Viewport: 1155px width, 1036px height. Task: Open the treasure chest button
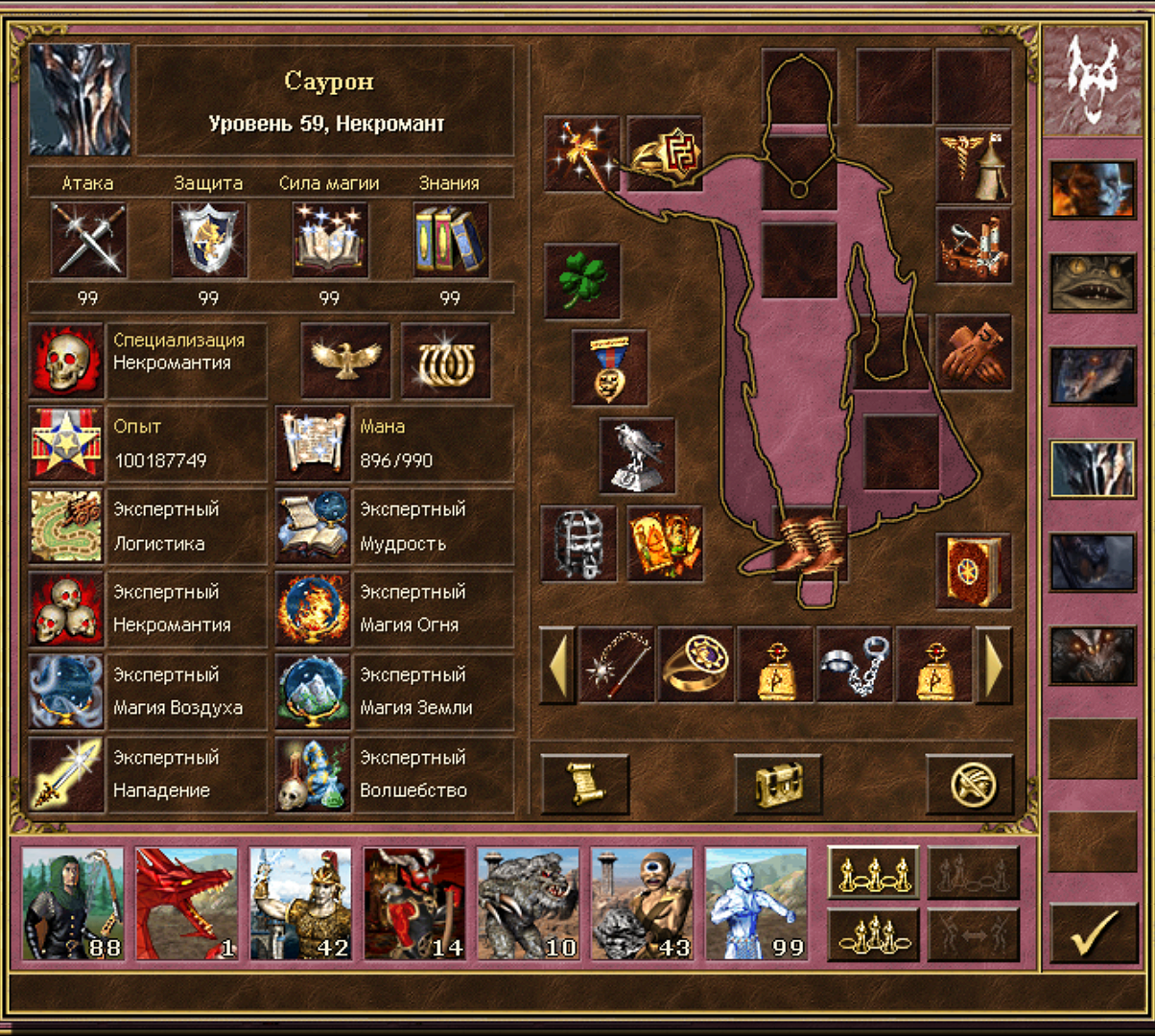click(777, 784)
